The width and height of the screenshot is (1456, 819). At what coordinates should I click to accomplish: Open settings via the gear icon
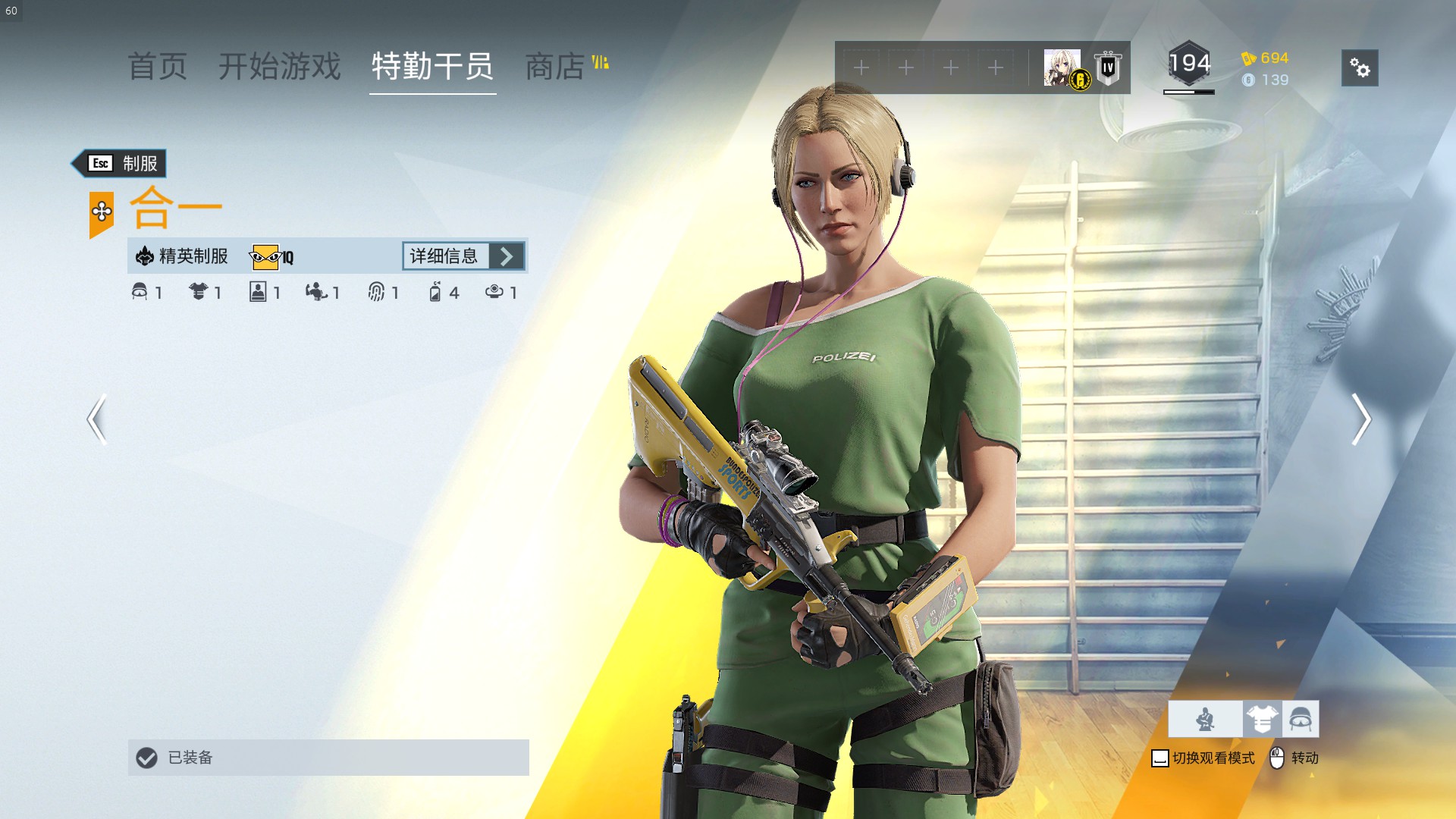[x=1359, y=68]
